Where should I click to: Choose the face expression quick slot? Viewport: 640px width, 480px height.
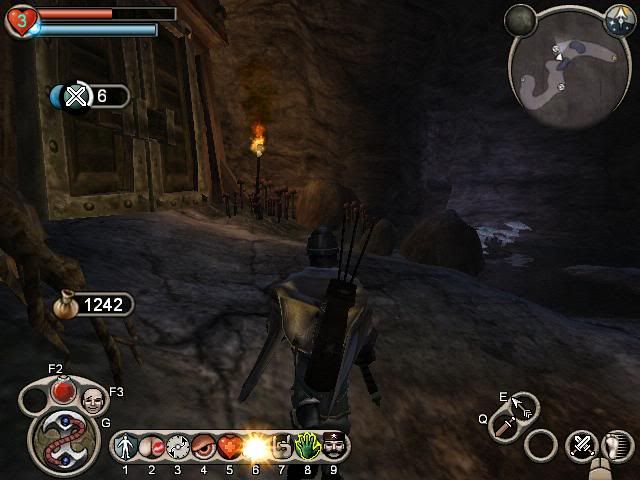[x=92, y=401]
